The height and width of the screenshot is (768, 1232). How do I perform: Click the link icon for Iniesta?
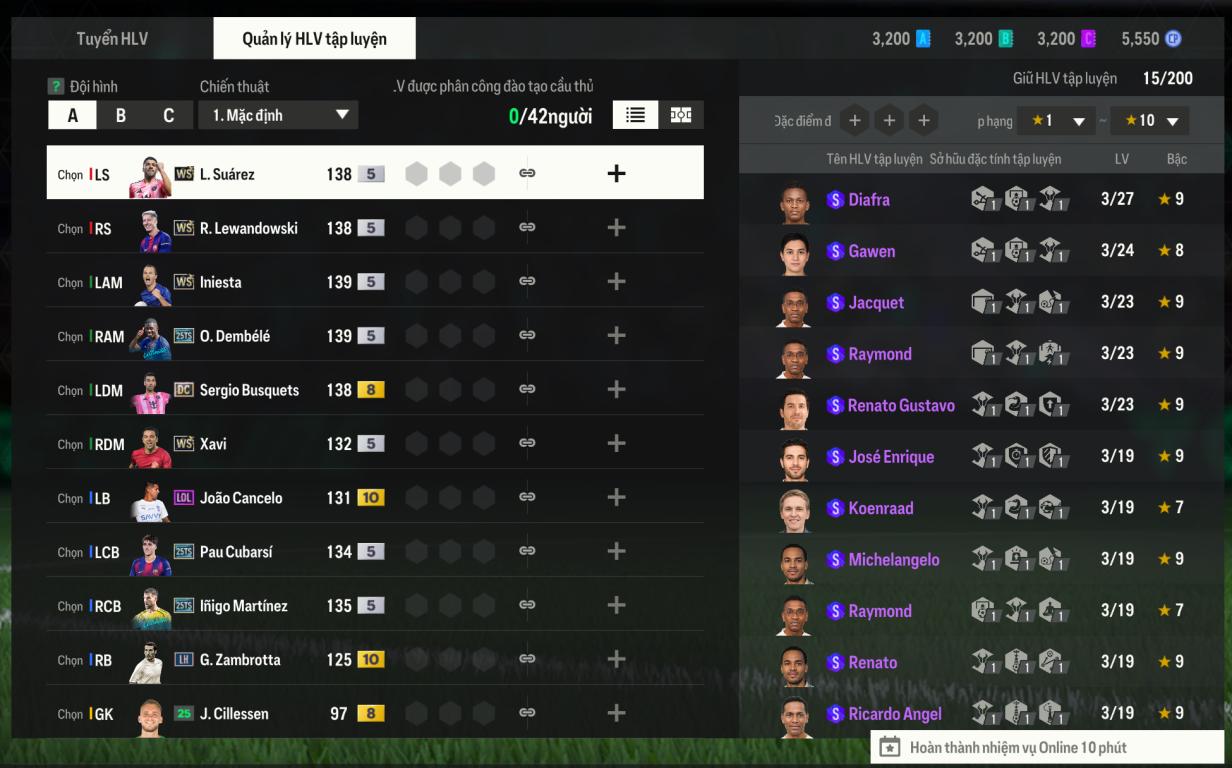click(x=527, y=282)
